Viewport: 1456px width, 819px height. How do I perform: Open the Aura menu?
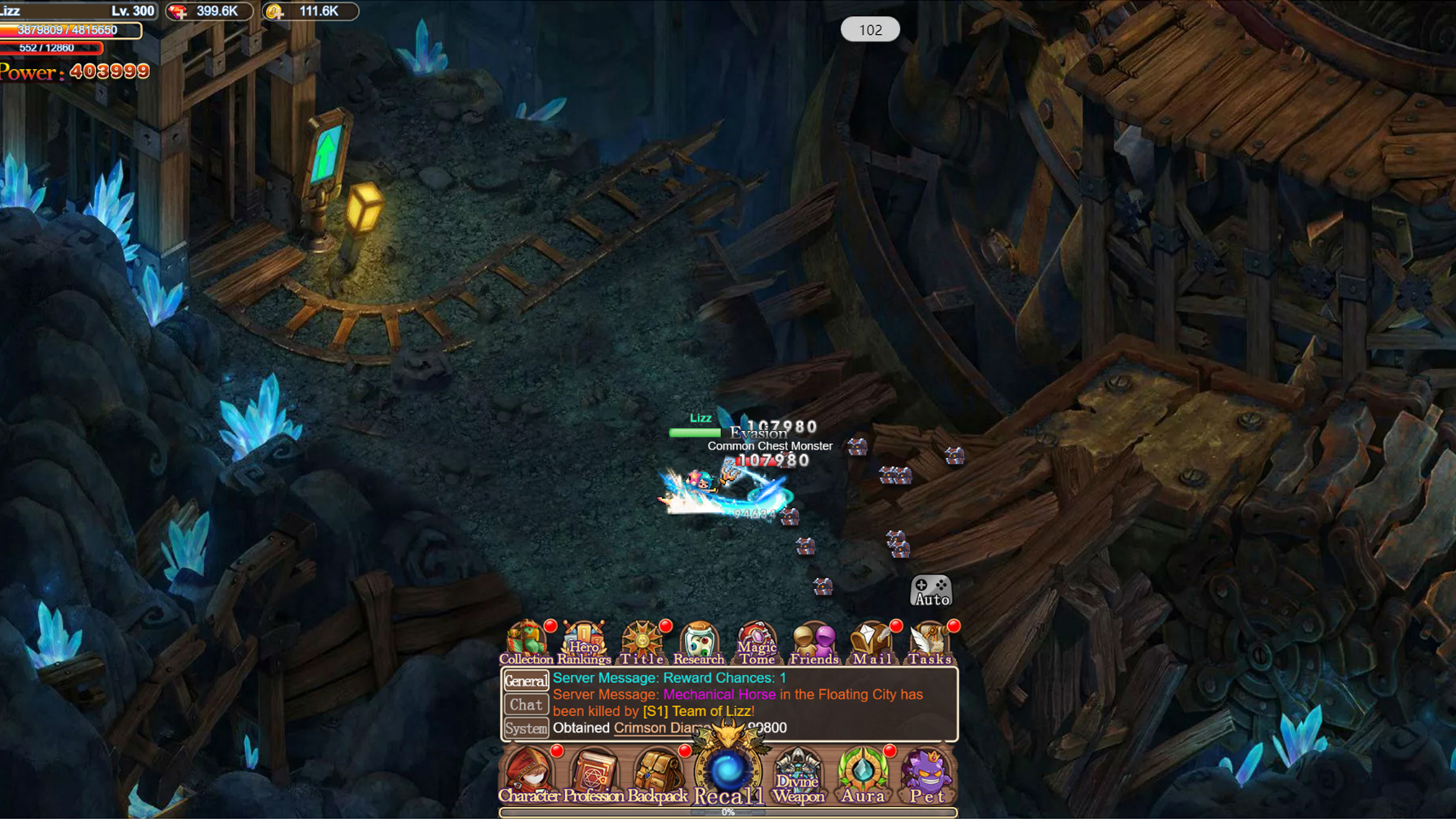click(x=863, y=771)
